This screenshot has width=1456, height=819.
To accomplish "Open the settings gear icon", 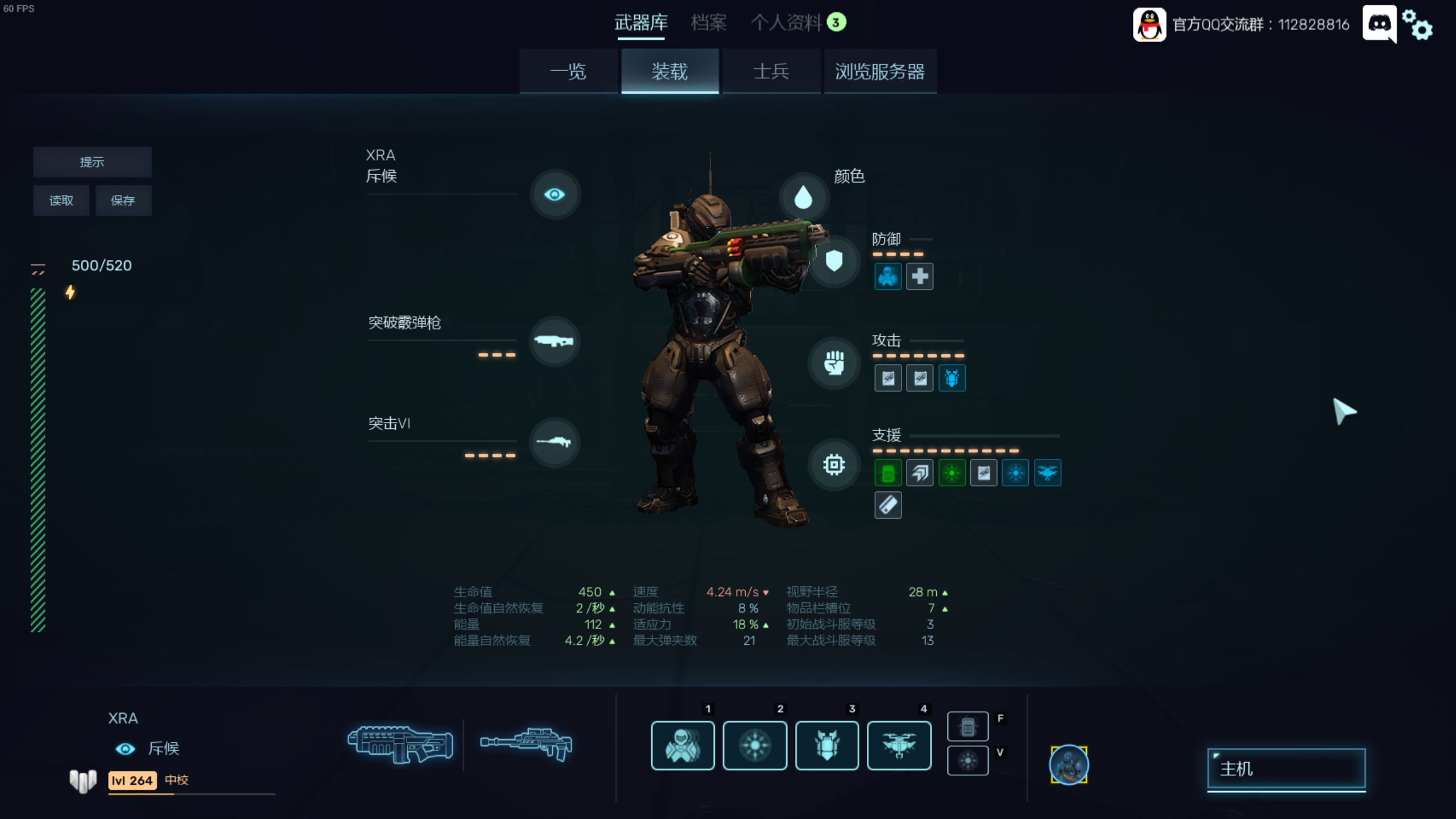I will pyautogui.click(x=1417, y=25).
